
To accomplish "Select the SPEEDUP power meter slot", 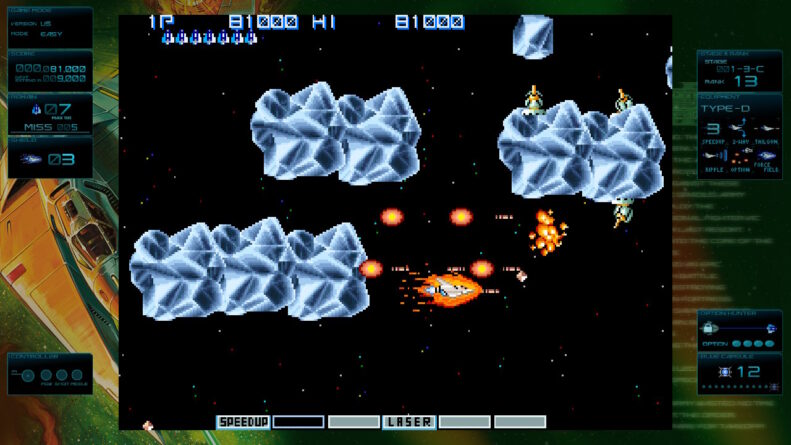I will click(244, 422).
